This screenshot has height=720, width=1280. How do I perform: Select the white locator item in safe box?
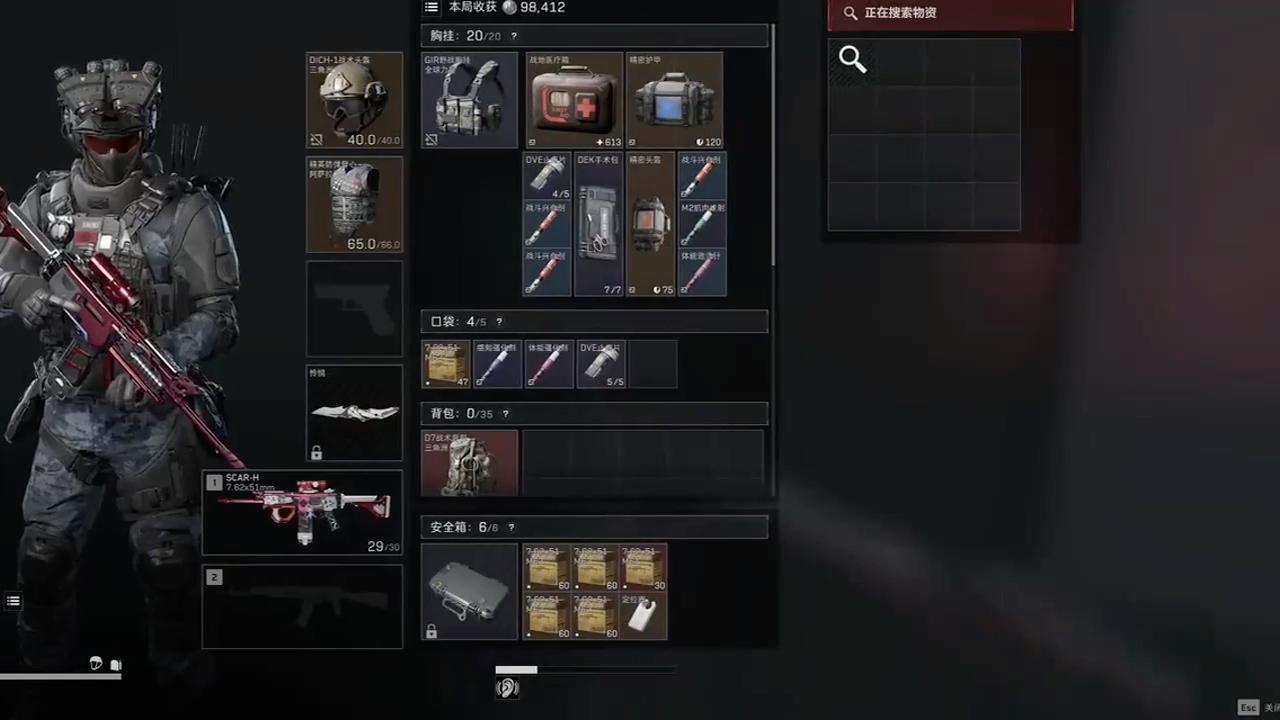tap(643, 615)
